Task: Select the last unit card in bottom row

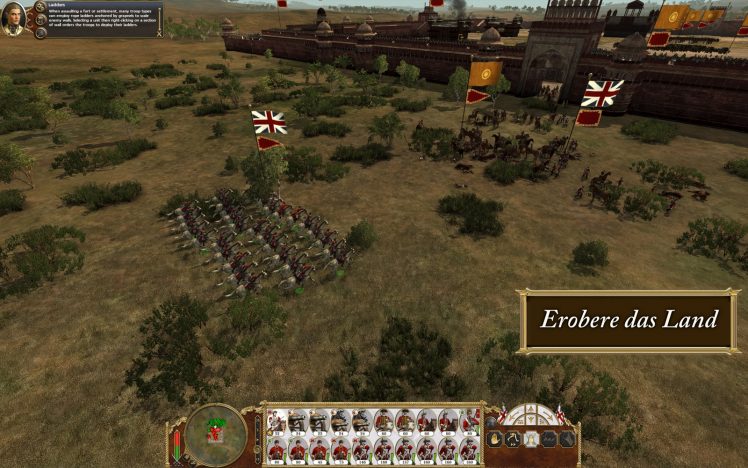Action: [x=469, y=449]
